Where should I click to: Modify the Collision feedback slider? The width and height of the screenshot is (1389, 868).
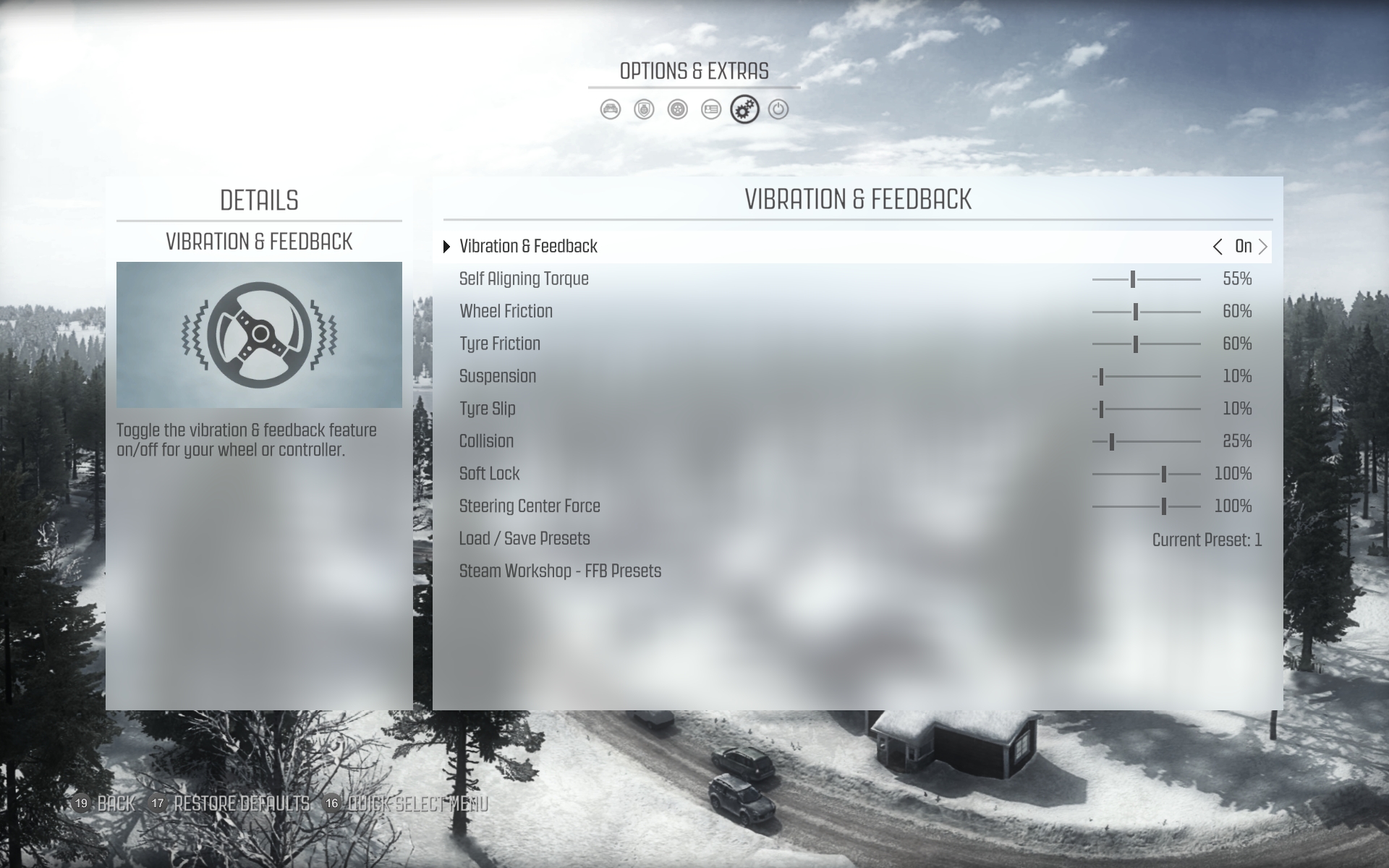[x=1112, y=442]
